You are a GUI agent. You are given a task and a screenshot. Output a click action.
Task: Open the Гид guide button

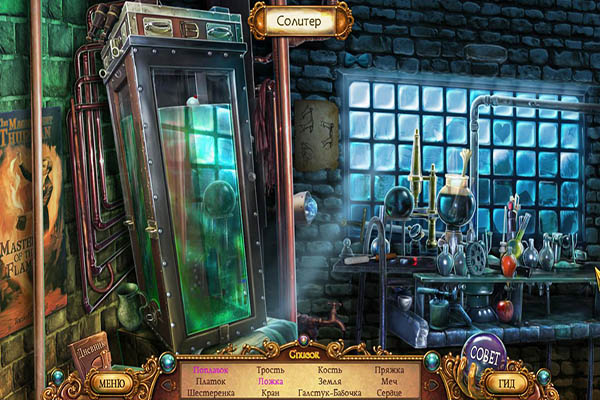508,382
